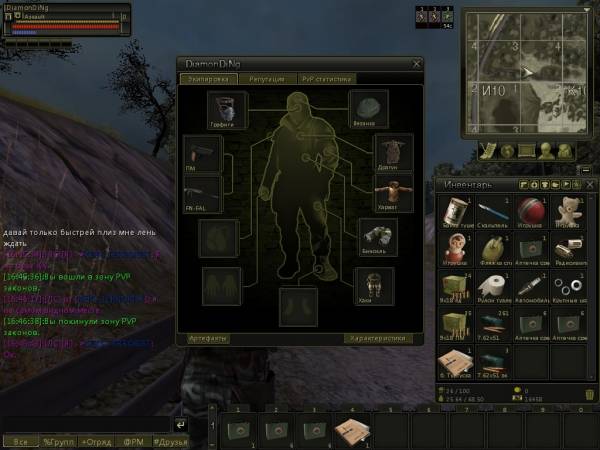Click the Артефакты button
Viewport: 600px width, 450px height.
tap(209, 338)
